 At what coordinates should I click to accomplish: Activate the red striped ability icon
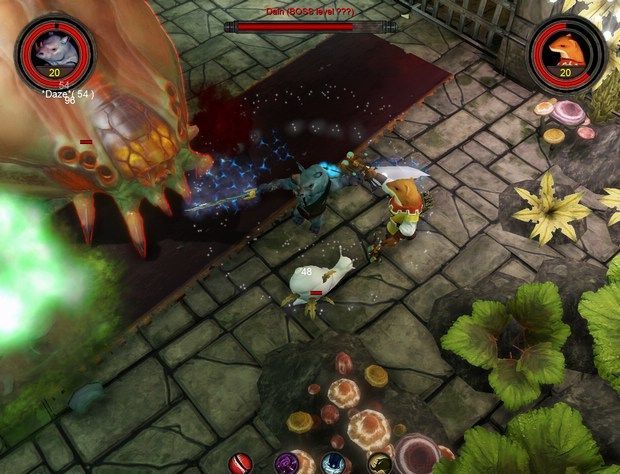click(x=240, y=464)
